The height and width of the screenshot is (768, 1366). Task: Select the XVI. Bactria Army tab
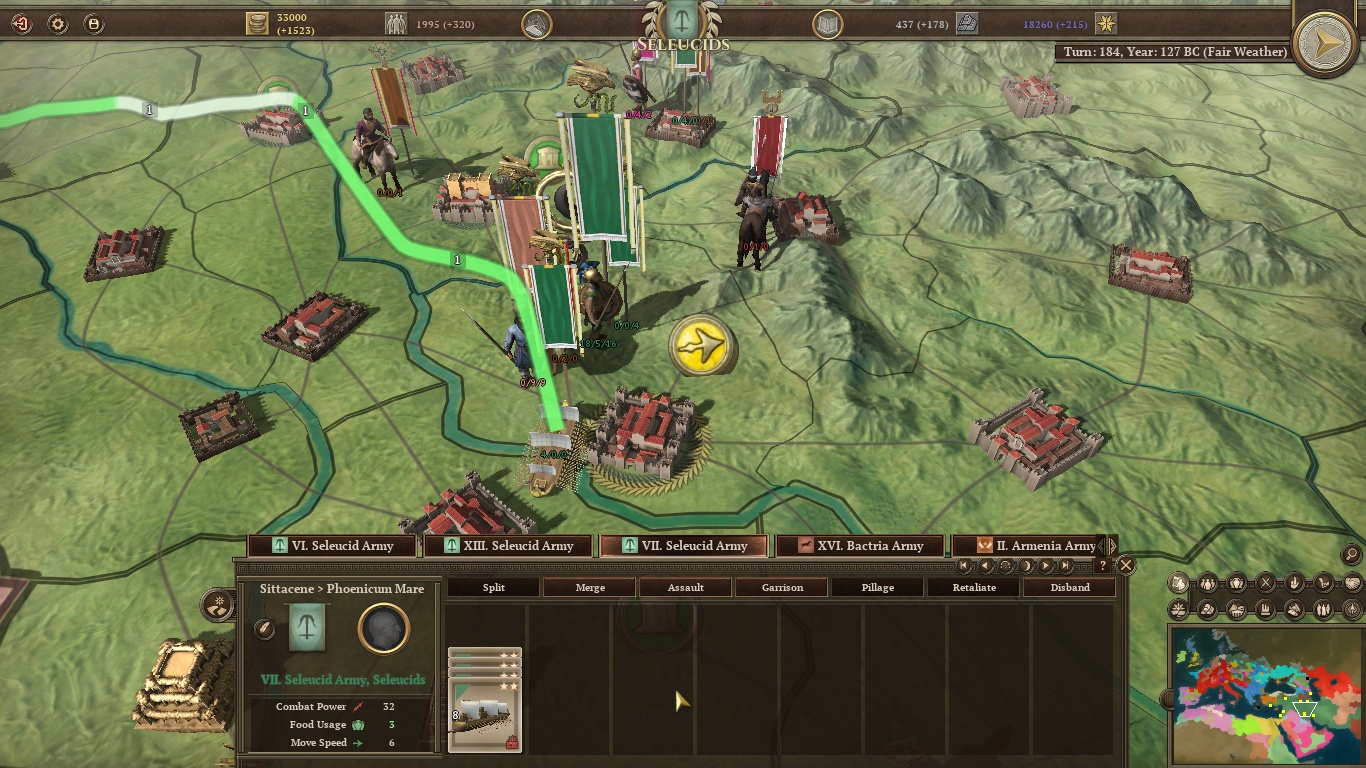point(861,546)
